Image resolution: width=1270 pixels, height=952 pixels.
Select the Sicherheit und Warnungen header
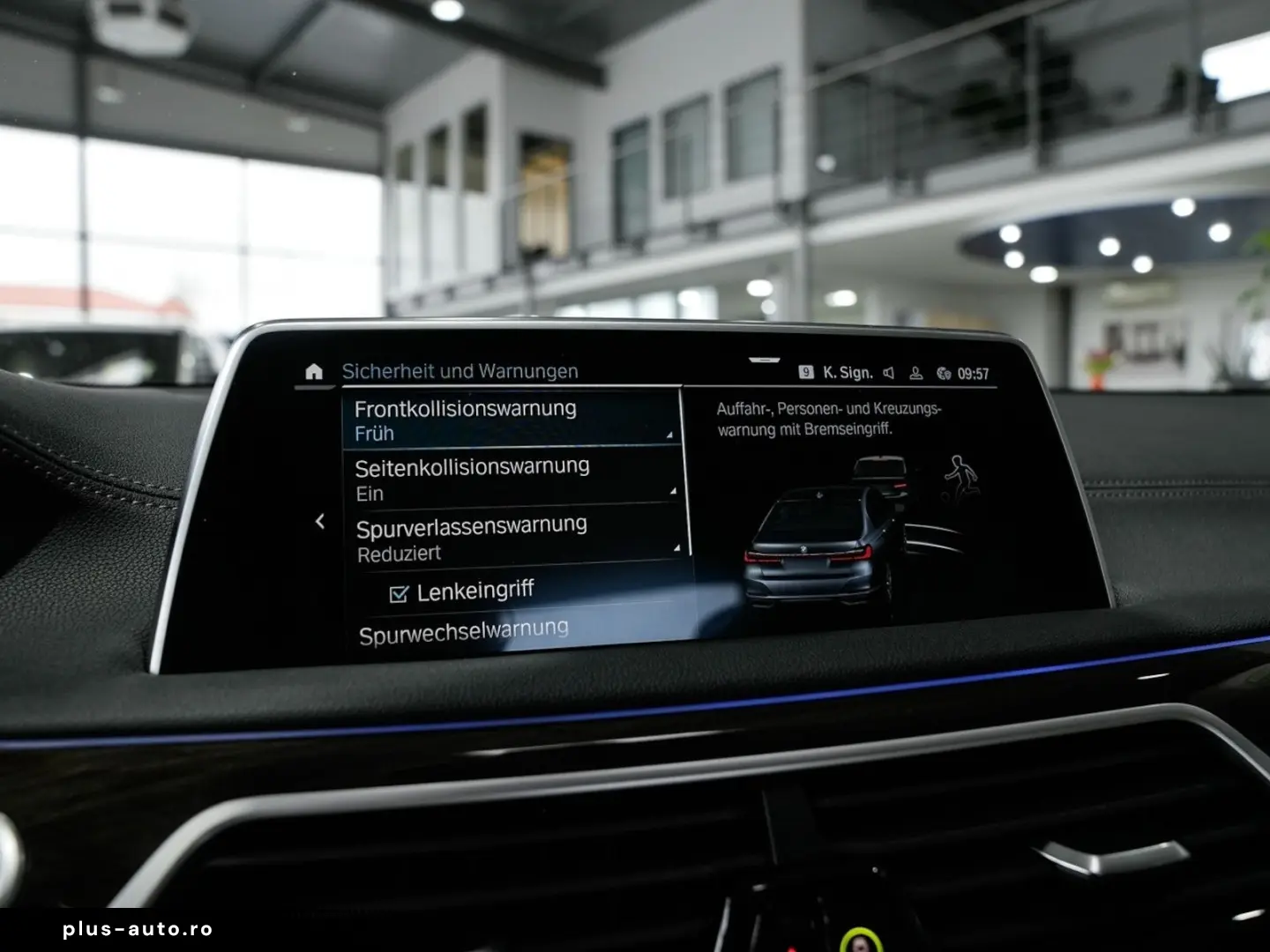(459, 370)
